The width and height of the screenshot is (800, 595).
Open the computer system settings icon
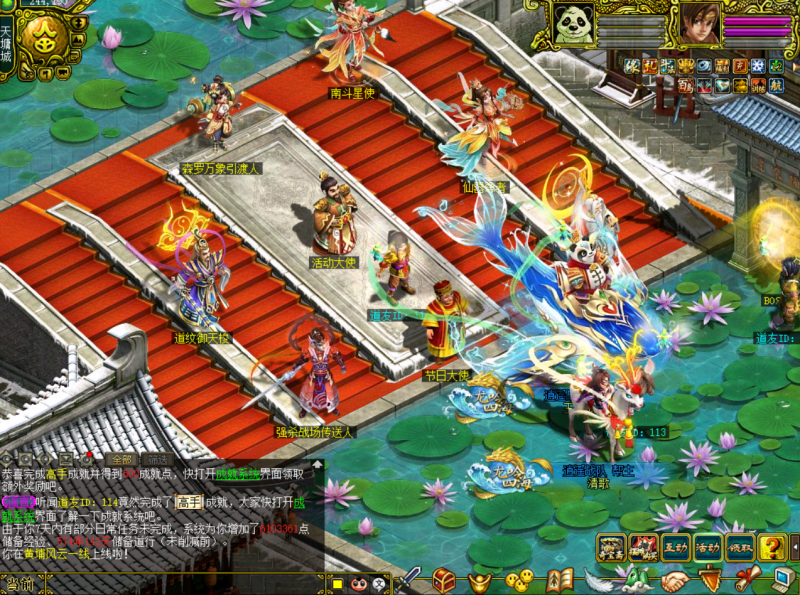[780, 580]
